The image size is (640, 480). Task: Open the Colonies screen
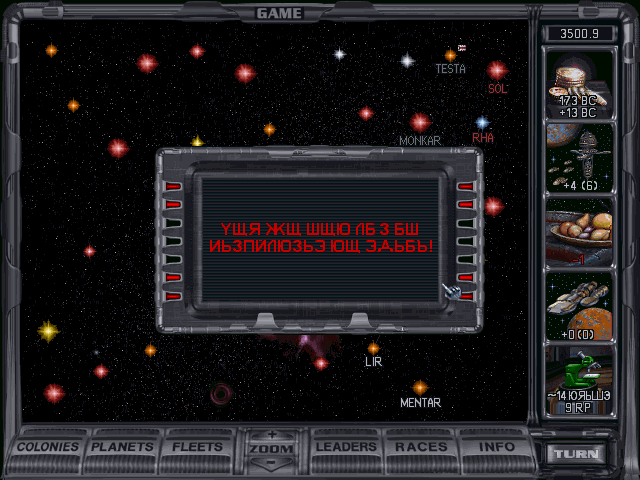48,447
